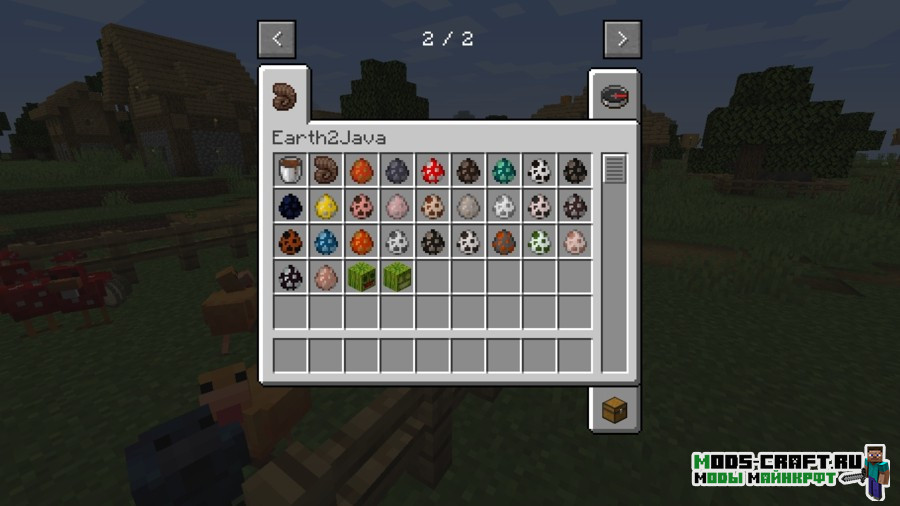Choose the yellow spawn egg
The height and width of the screenshot is (506, 900).
coord(326,206)
